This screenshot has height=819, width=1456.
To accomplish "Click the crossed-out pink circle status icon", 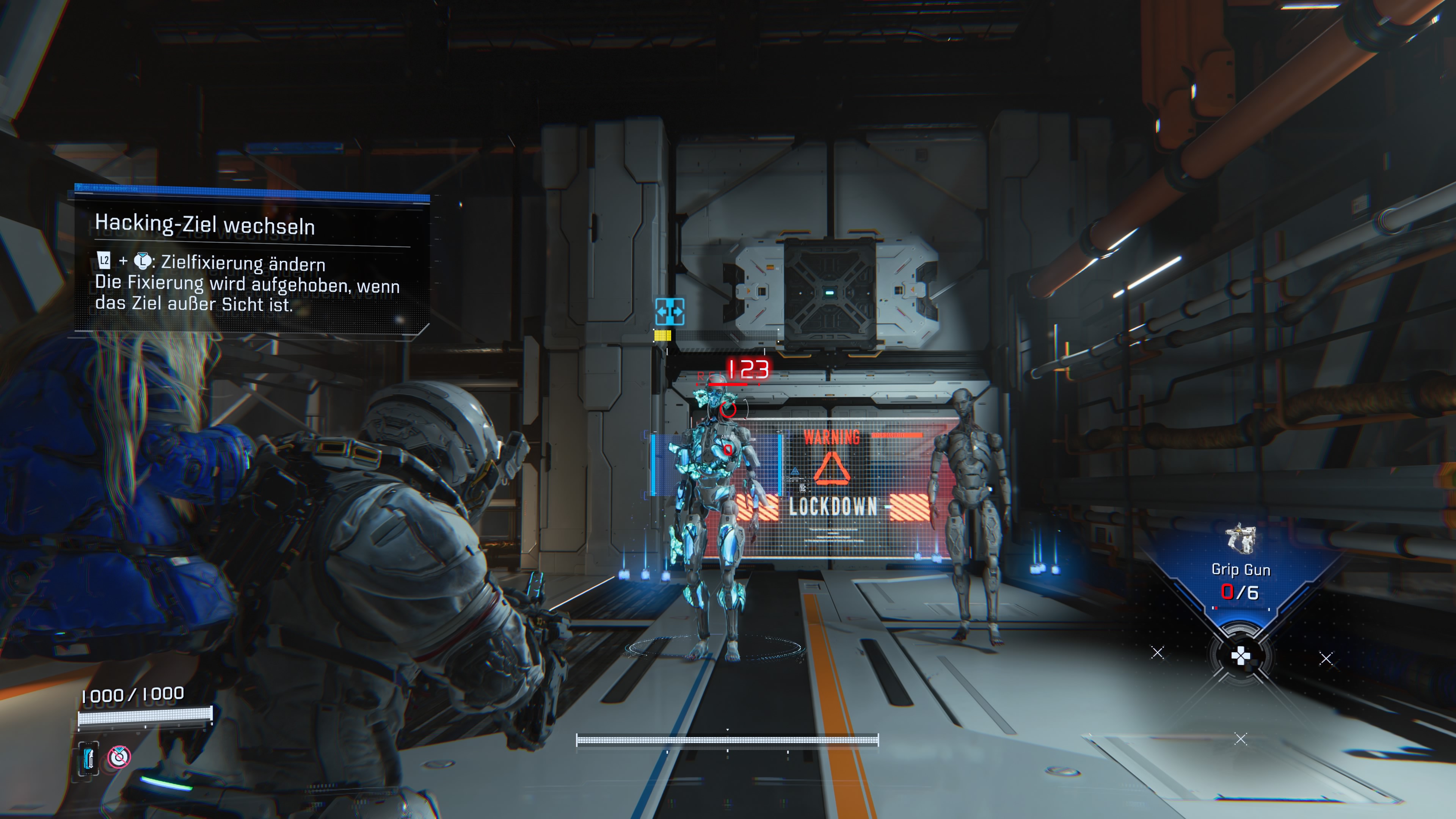I will coord(119,757).
